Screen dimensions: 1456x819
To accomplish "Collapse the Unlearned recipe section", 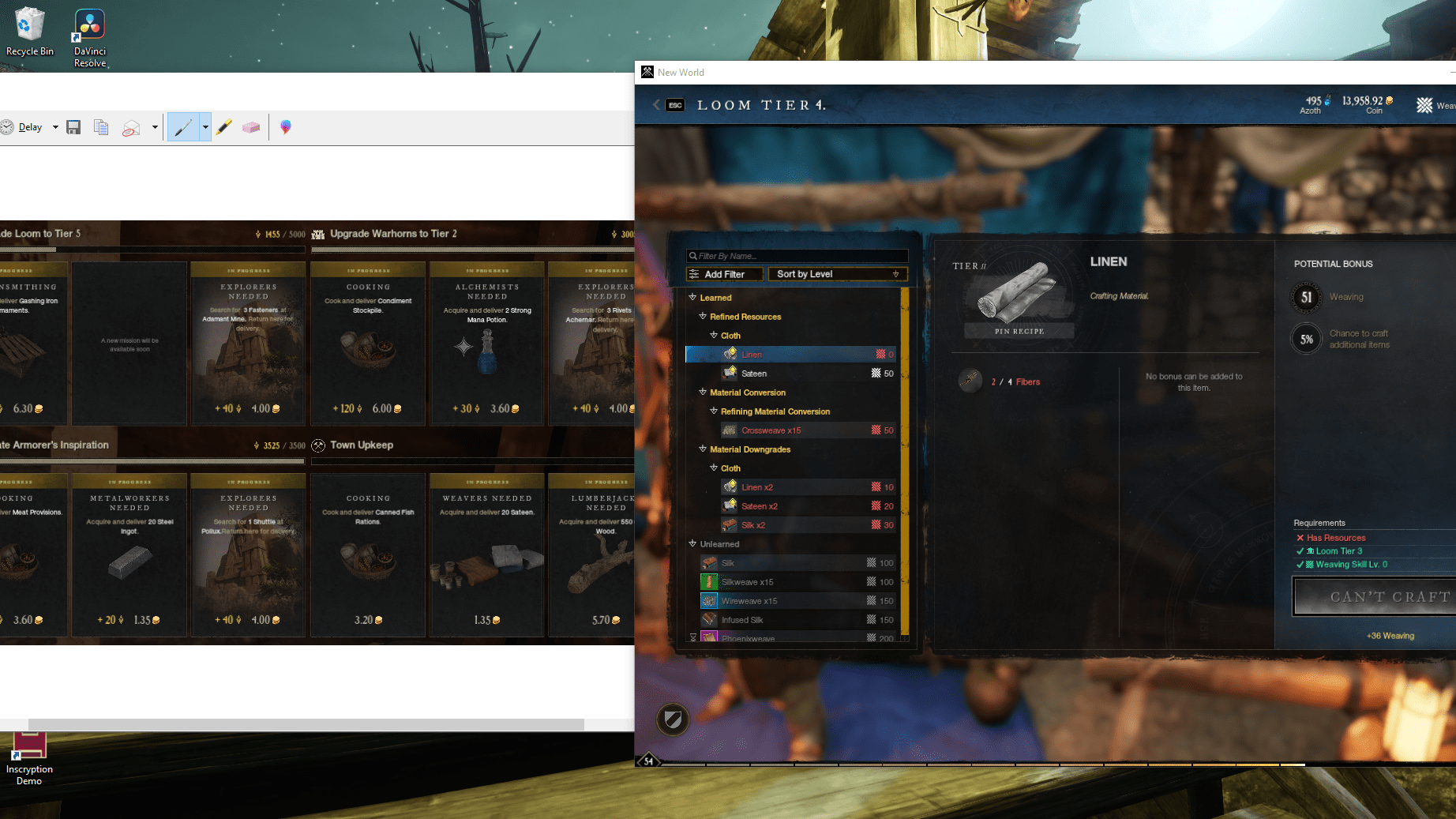I will [691, 543].
